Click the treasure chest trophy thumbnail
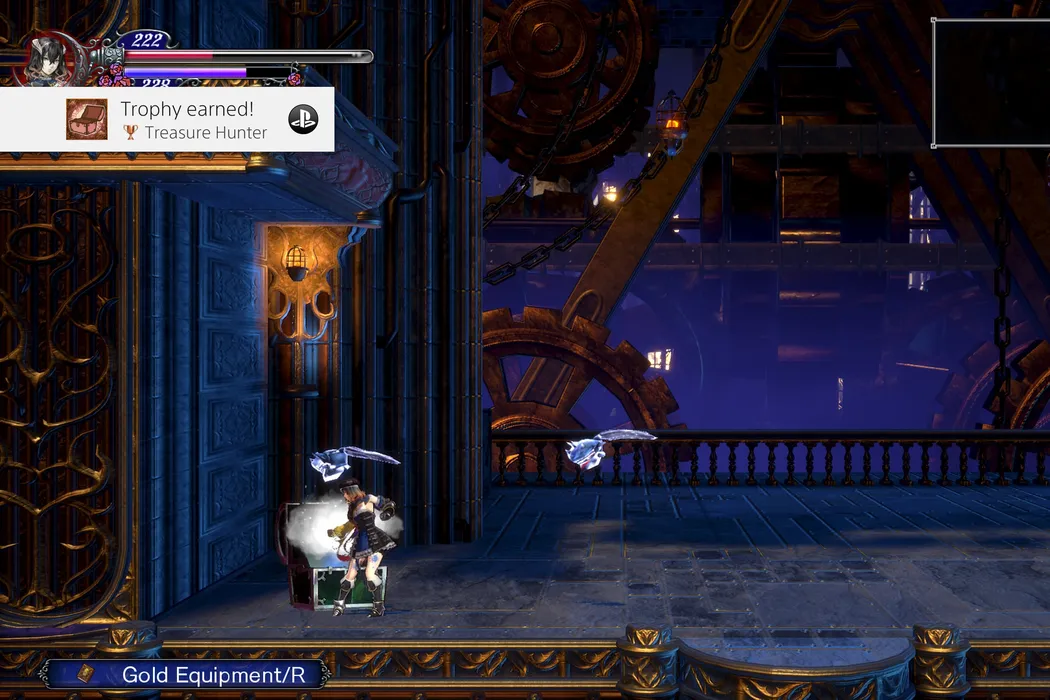The width and height of the screenshot is (1050, 700). point(87,119)
